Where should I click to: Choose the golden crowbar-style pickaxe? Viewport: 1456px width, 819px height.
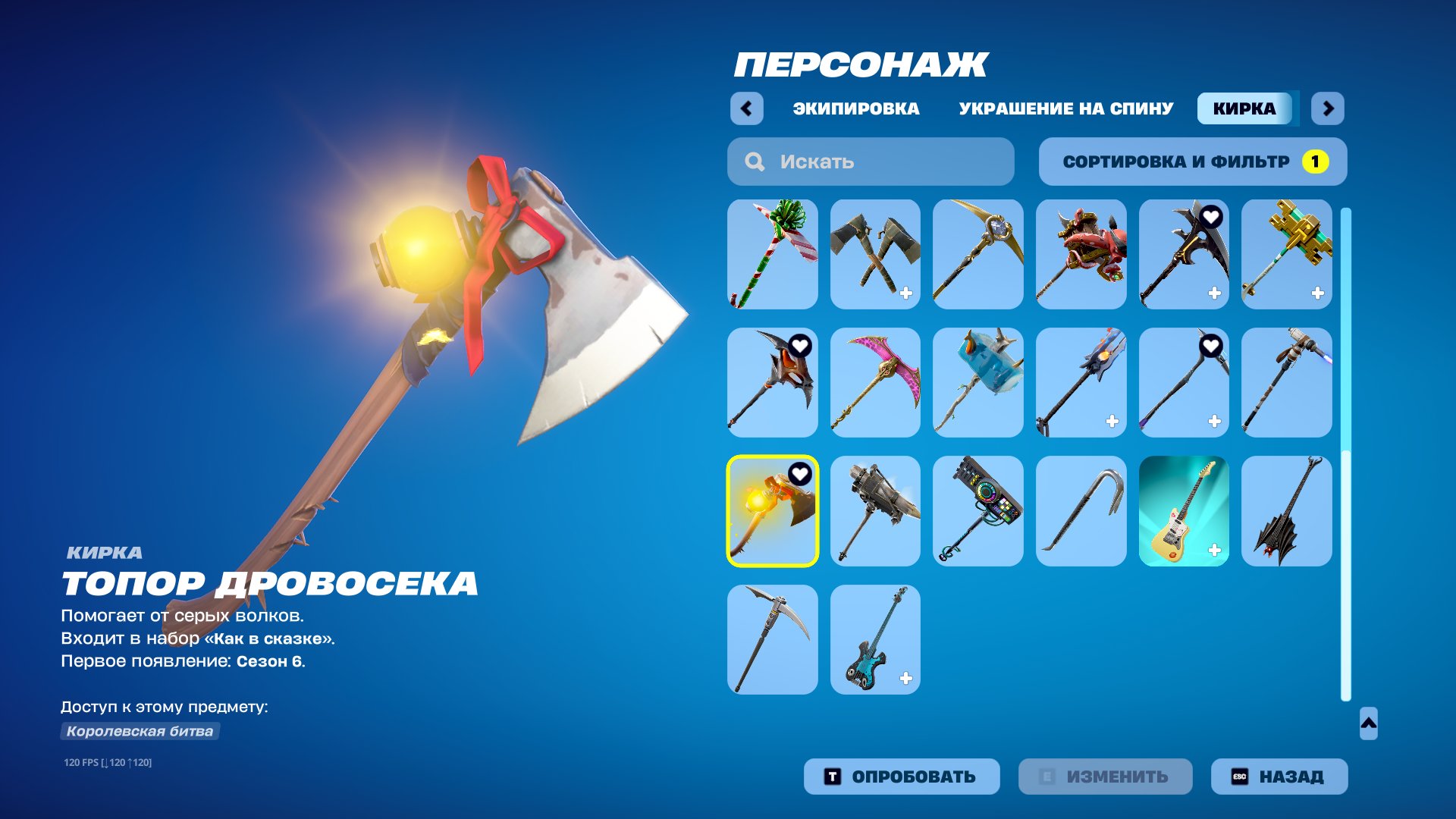tap(1287, 254)
